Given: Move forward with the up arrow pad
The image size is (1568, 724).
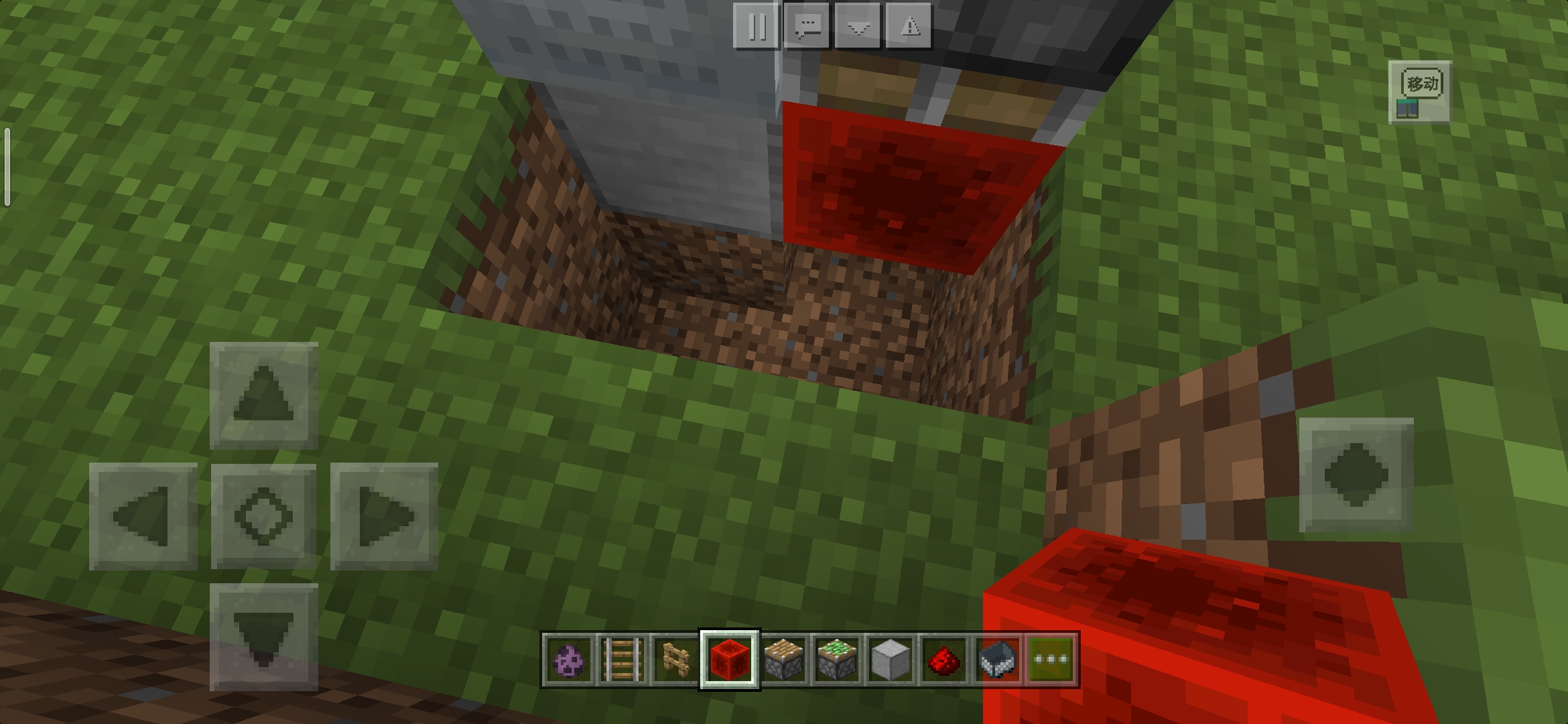Looking at the screenshot, I should click(263, 396).
